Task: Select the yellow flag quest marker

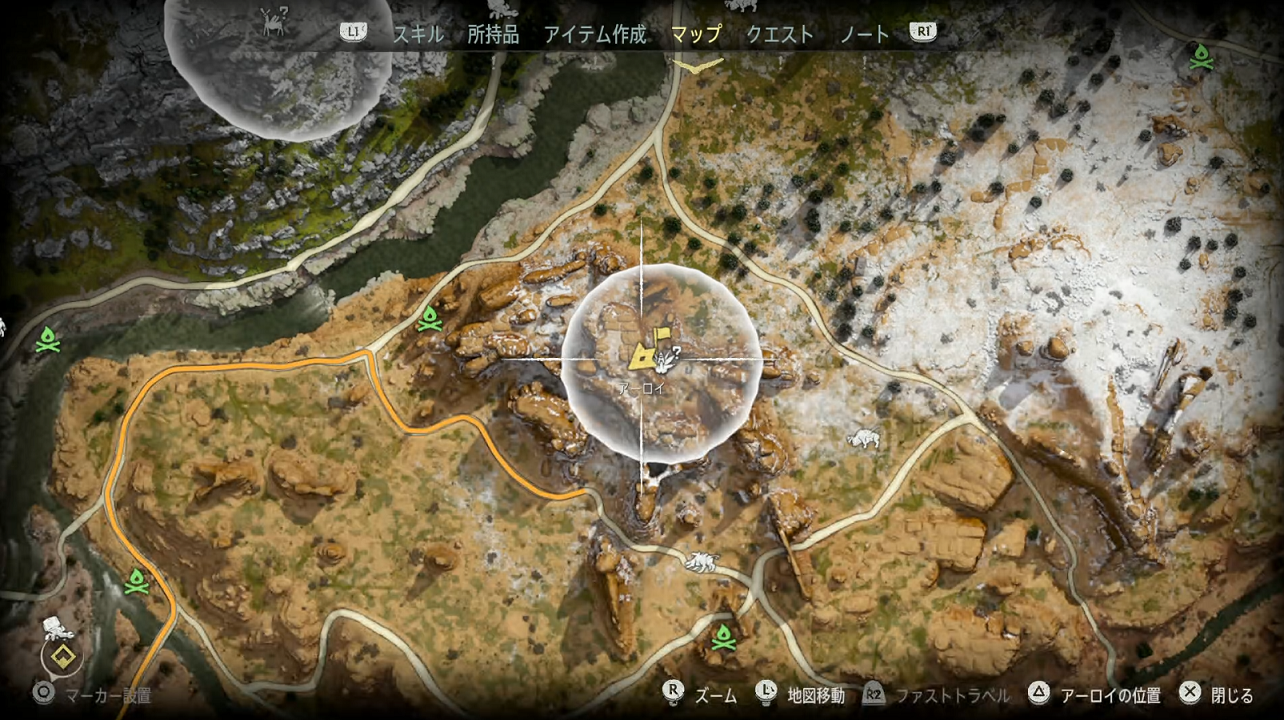Action: click(x=661, y=336)
